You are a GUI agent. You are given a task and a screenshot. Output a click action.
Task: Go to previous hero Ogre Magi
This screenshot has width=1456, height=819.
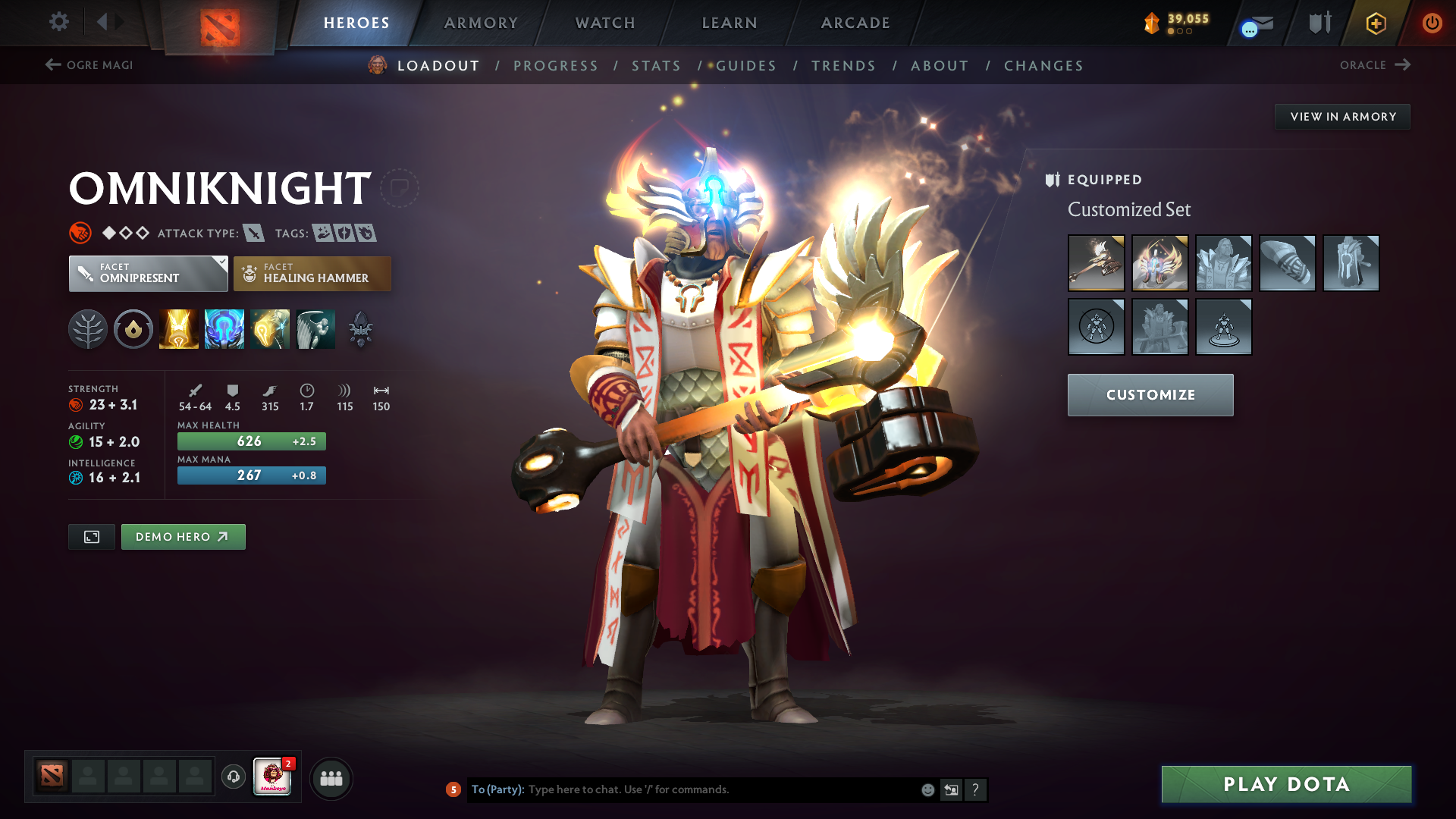tap(89, 65)
